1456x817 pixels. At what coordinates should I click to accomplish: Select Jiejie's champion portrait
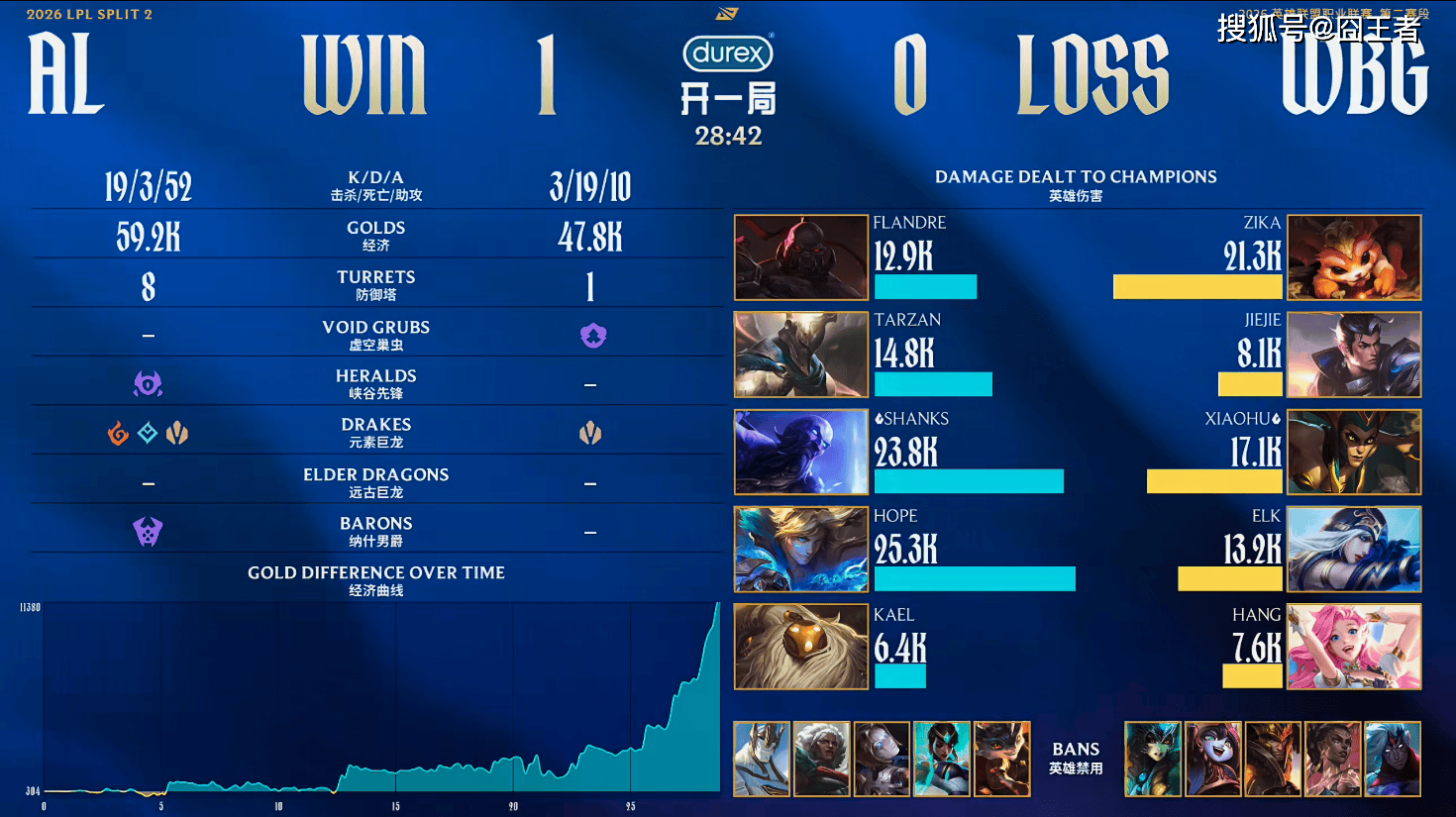tap(1354, 355)
